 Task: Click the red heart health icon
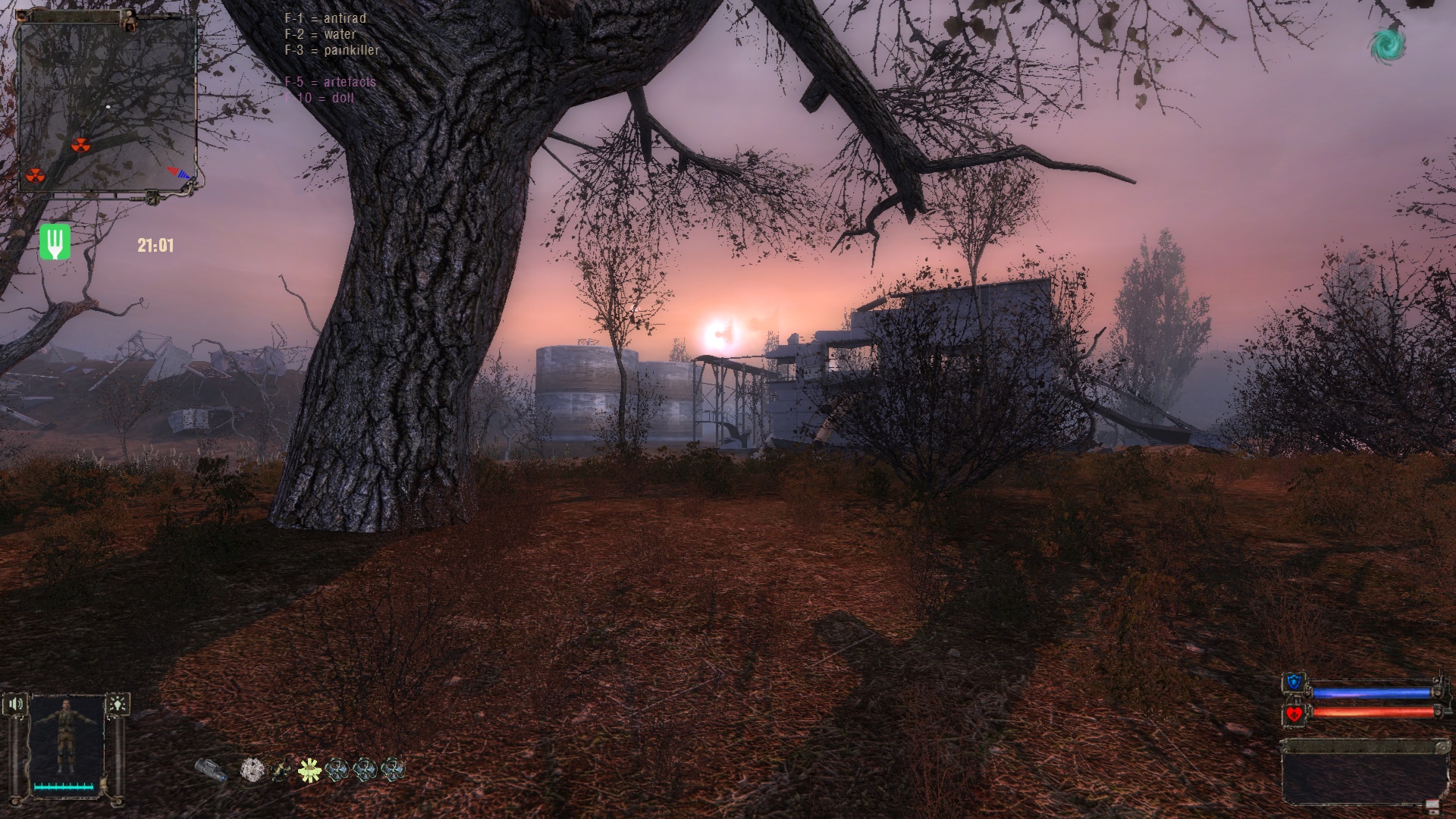click(x=1293, y=713)
